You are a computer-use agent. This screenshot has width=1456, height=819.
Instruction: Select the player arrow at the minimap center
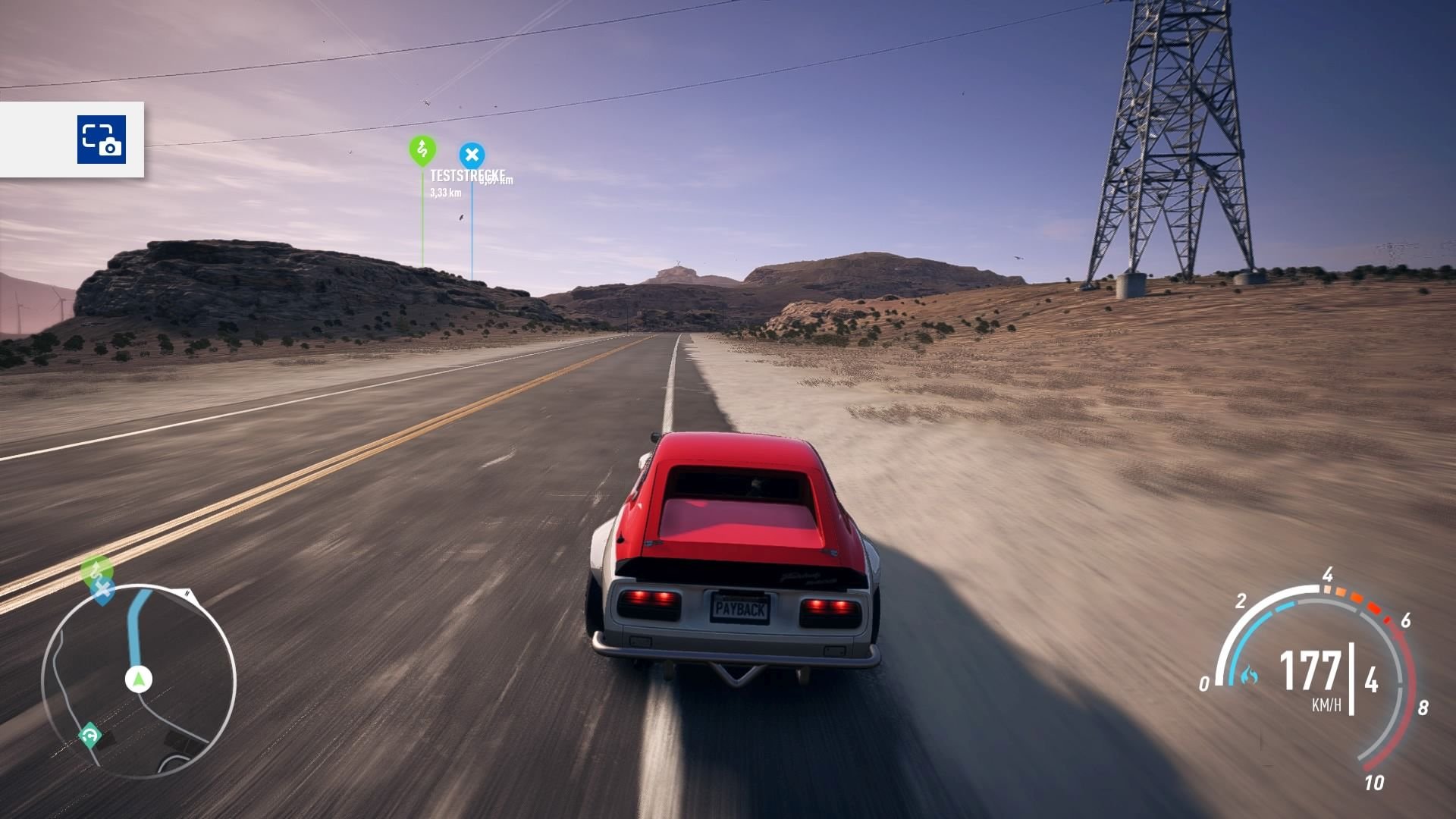coord(139,679)
